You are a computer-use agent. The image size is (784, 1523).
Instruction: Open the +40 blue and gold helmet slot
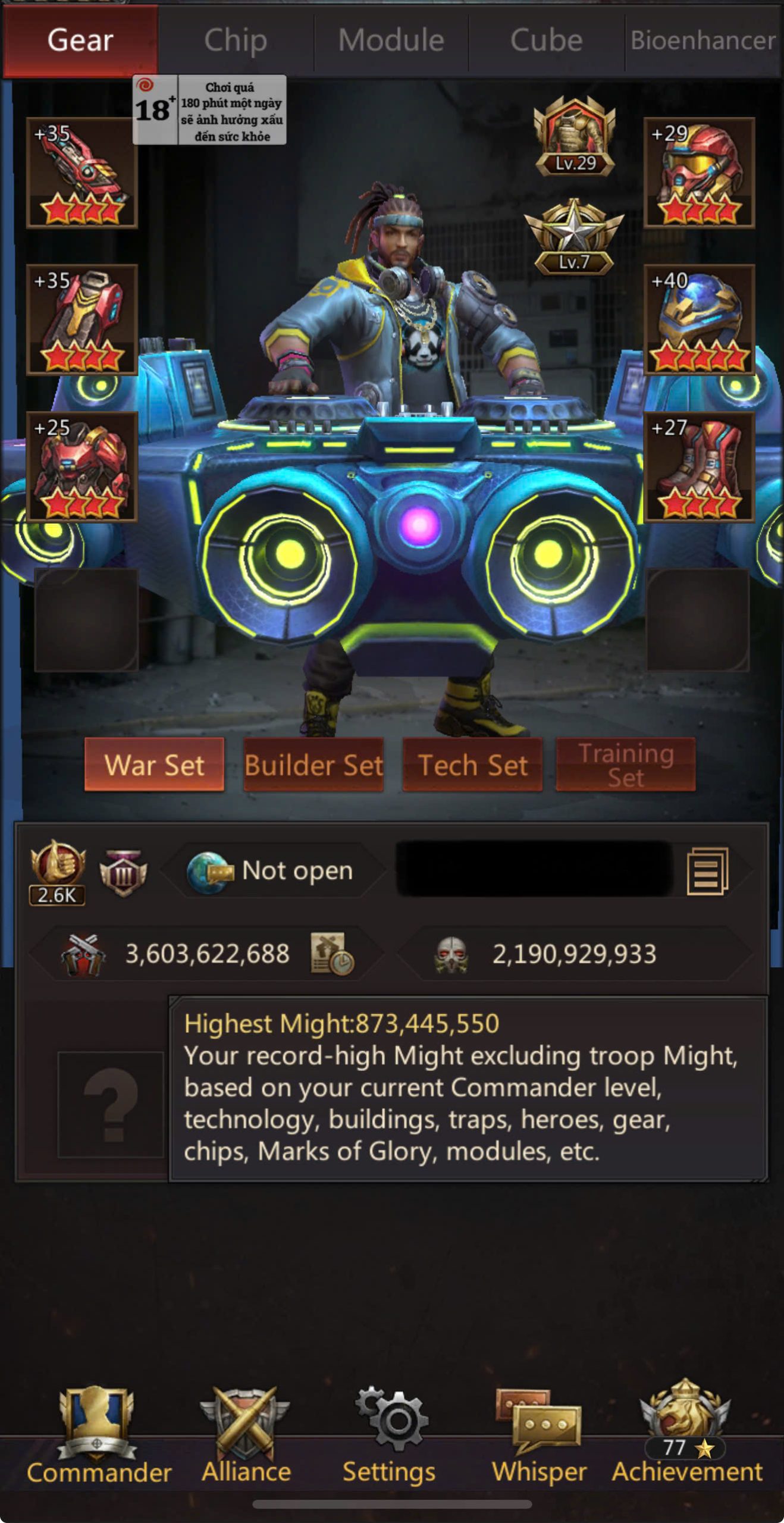point(699,320)
